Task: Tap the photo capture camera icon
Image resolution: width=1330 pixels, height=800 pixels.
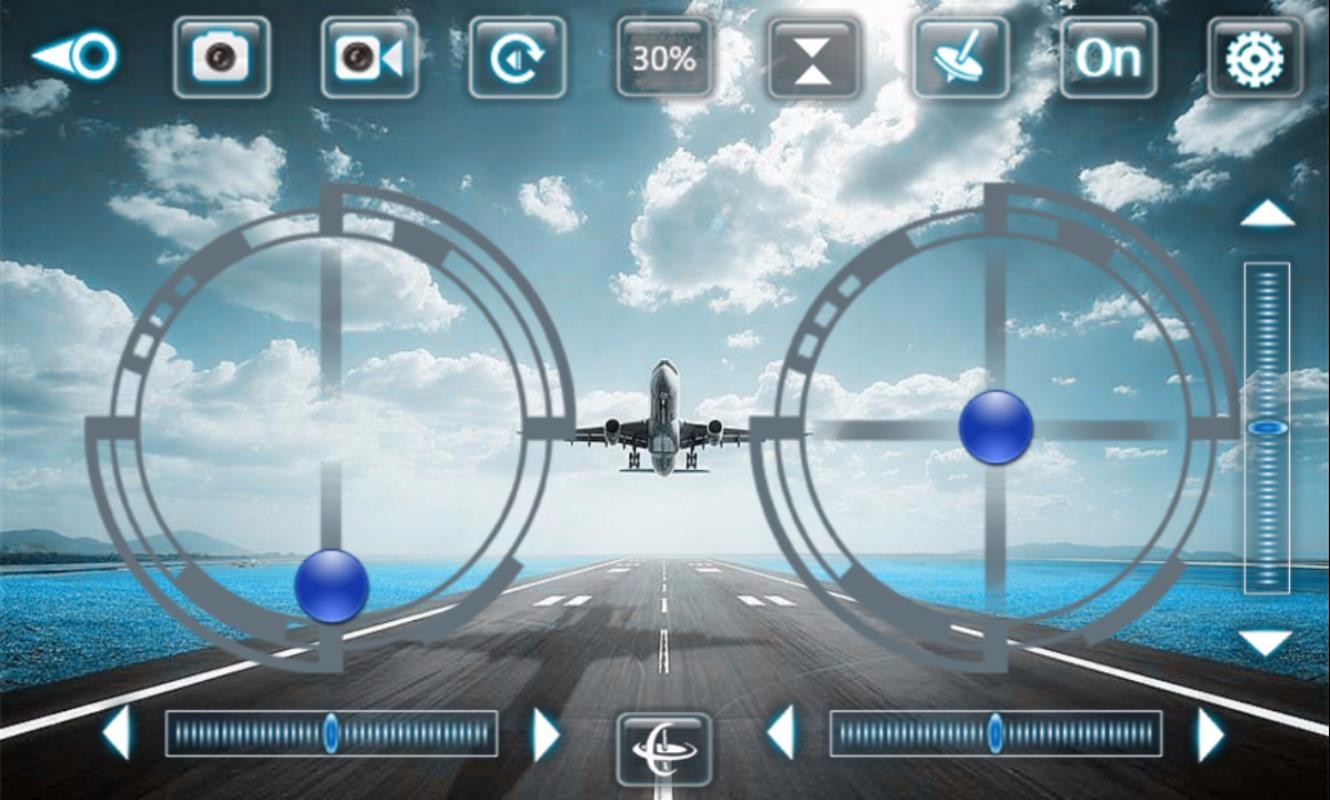Action: point(222,58)
